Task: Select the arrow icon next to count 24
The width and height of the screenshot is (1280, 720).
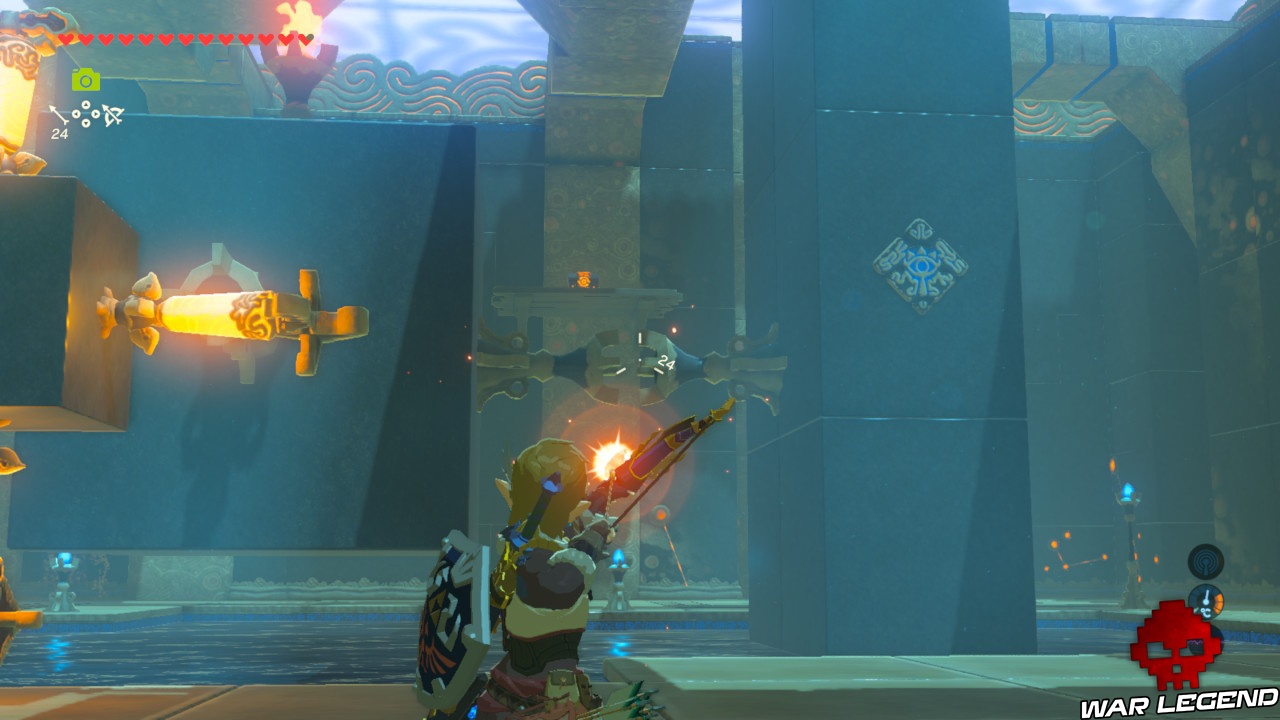Action: 57,112
